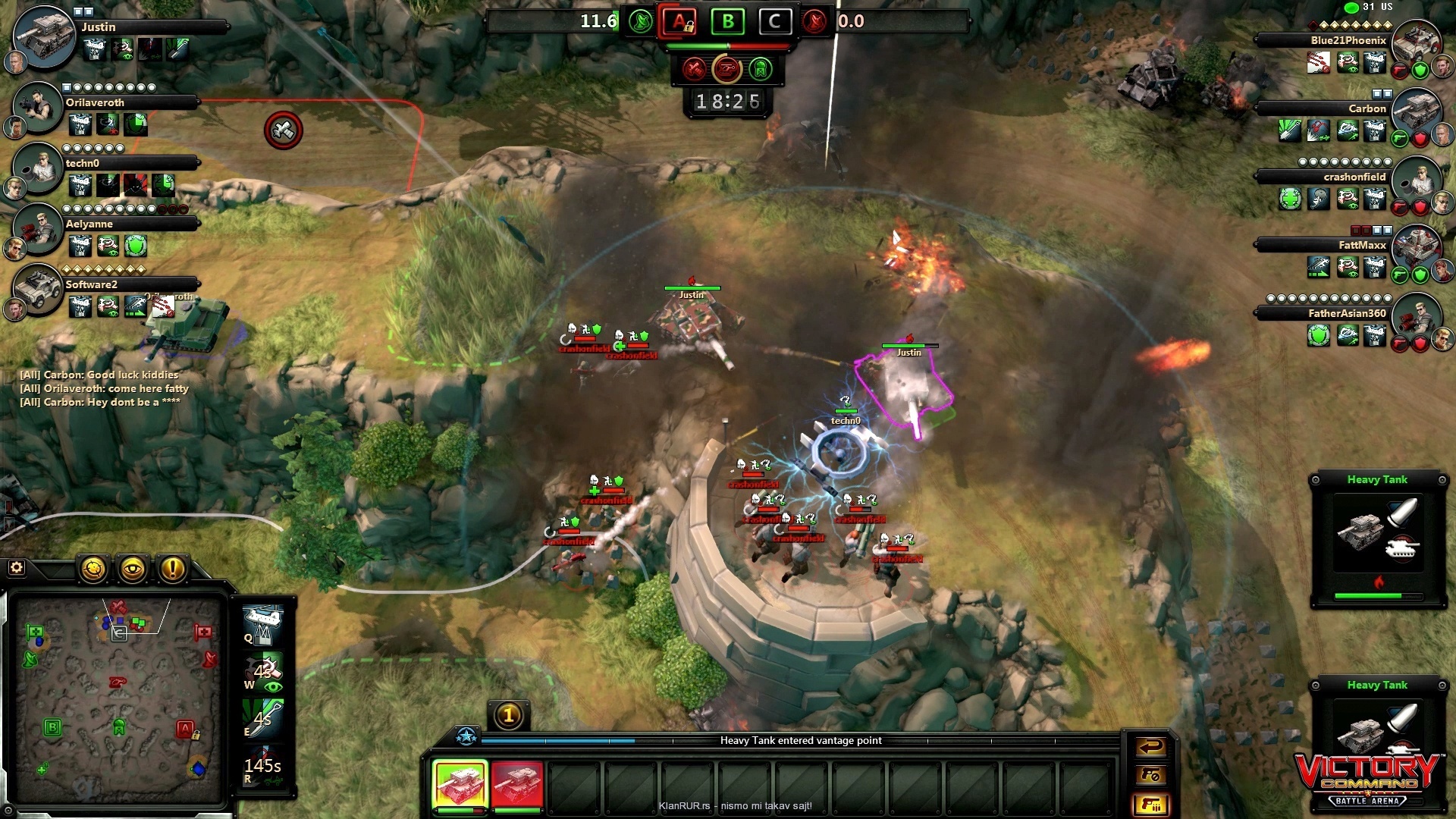Select capture point C indicator at top
The height and width of the screenshot is (819, 1456).
774,21
